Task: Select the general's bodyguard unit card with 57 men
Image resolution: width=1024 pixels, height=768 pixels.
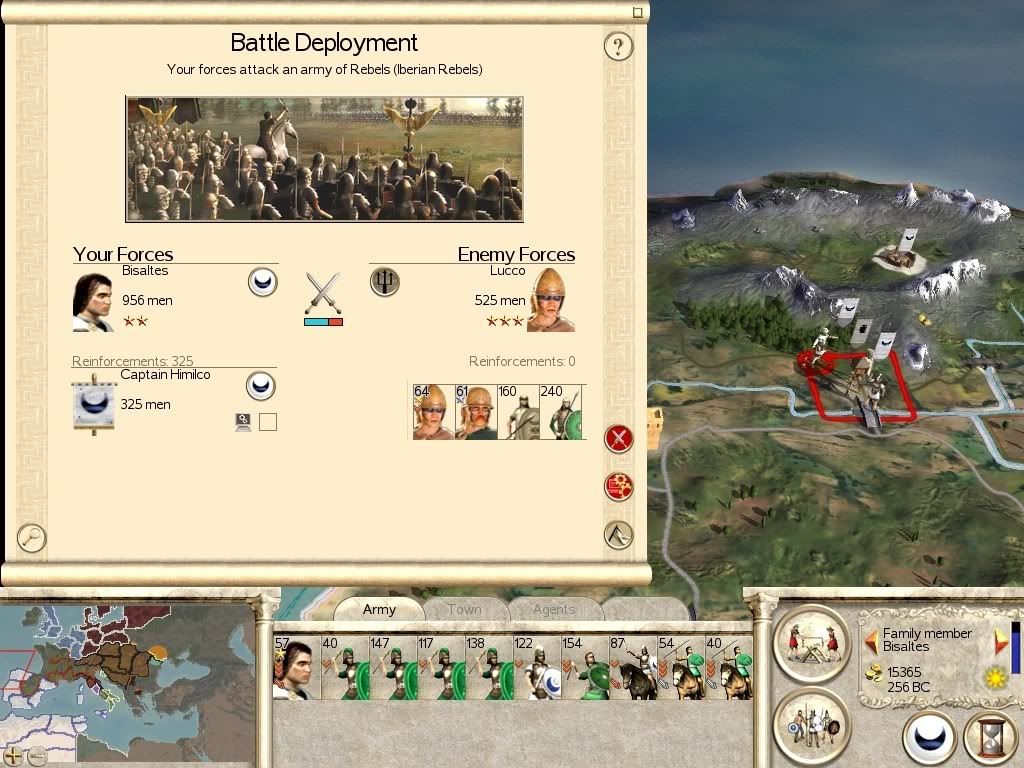Action: (x=296, y=668)
